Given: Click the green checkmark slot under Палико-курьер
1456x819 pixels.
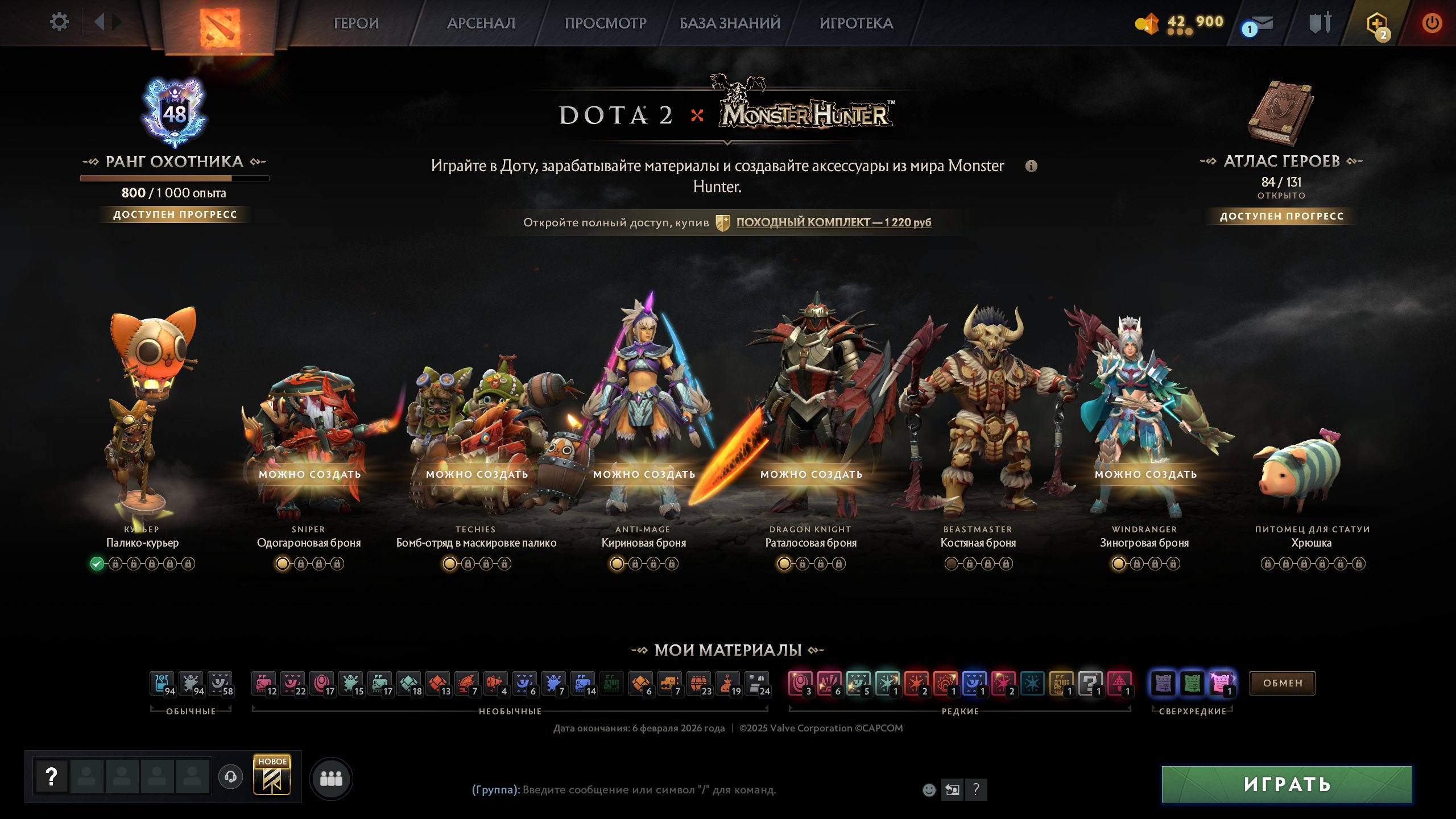Looking at the screenshot, I should point(98,564).
